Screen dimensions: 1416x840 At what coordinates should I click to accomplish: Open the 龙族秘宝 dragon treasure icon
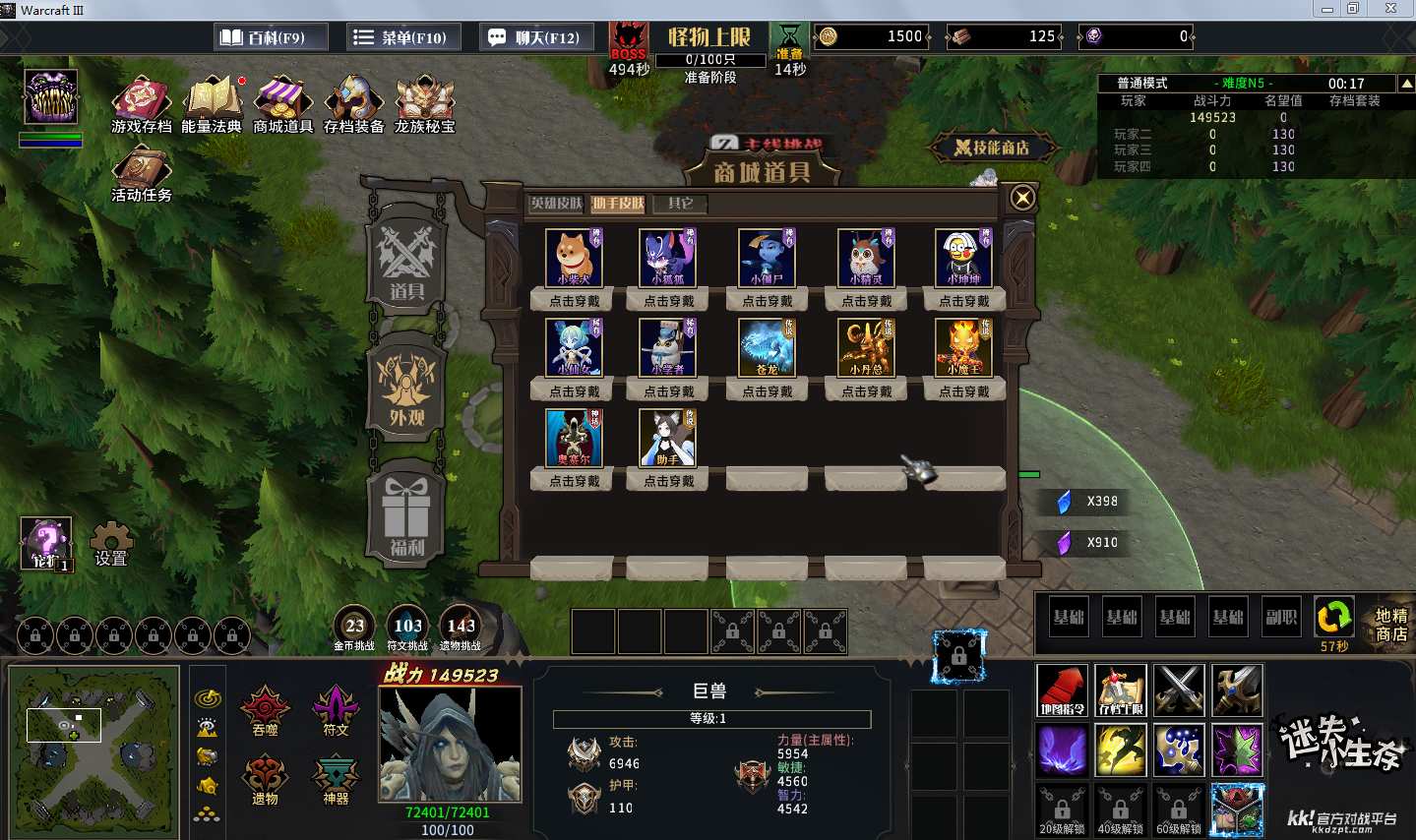coord(425,105)
